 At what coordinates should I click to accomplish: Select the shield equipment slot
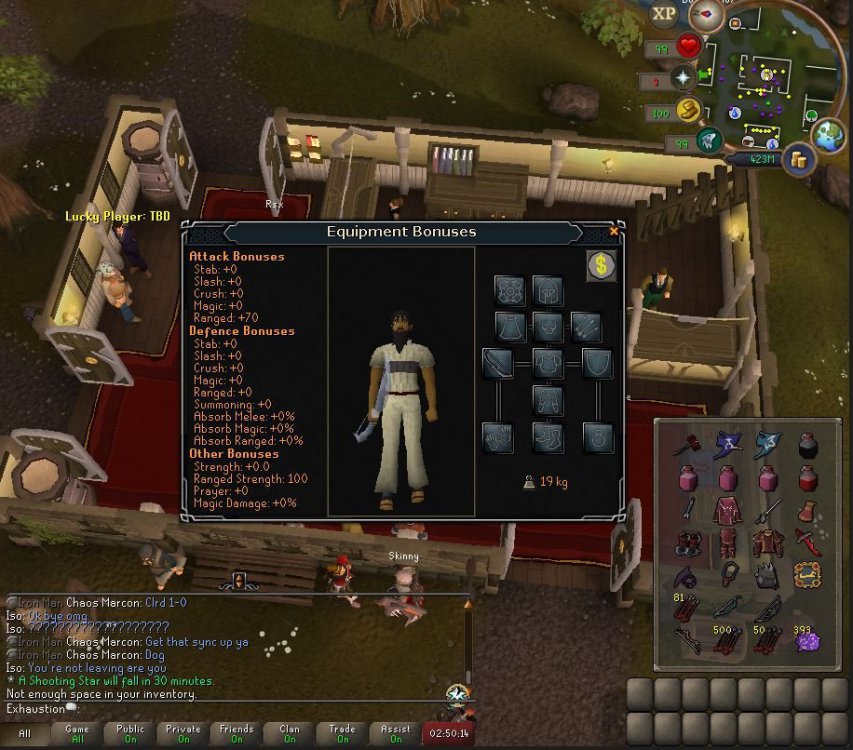tap(598, 363)
